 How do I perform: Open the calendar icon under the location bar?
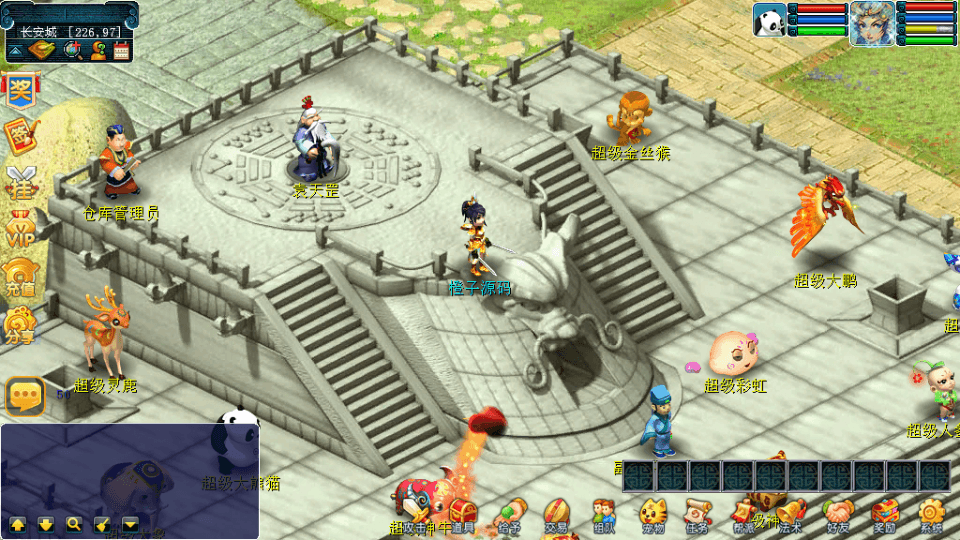click(122, 51)
